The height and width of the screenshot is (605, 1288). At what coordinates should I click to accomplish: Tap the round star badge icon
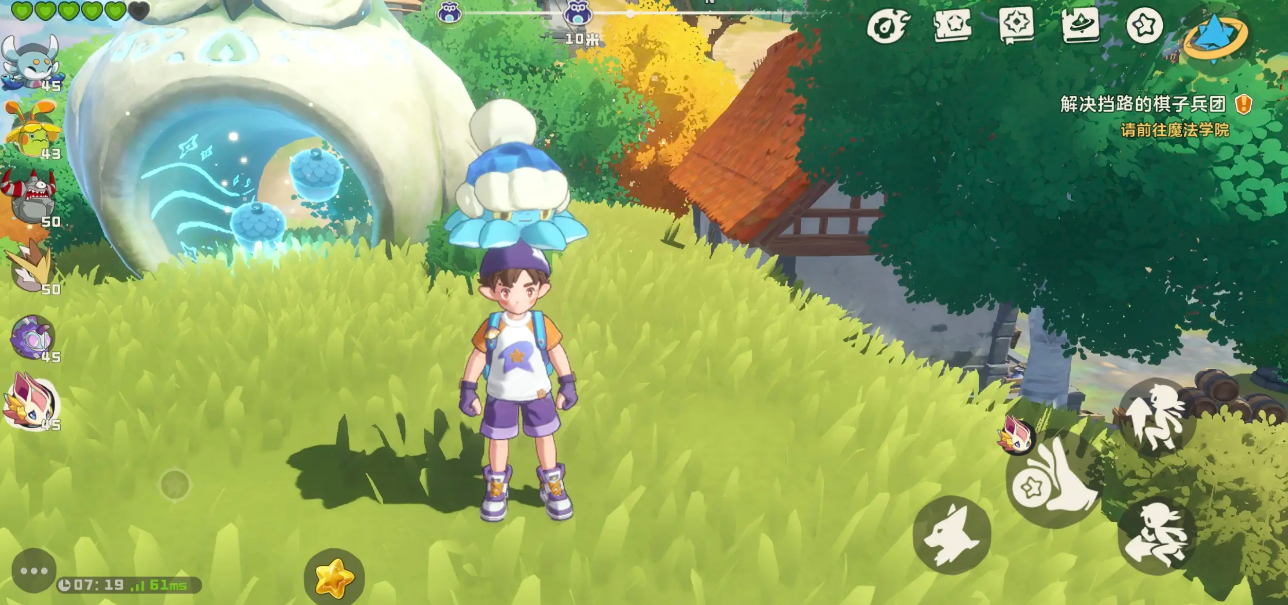point(1144,26)
